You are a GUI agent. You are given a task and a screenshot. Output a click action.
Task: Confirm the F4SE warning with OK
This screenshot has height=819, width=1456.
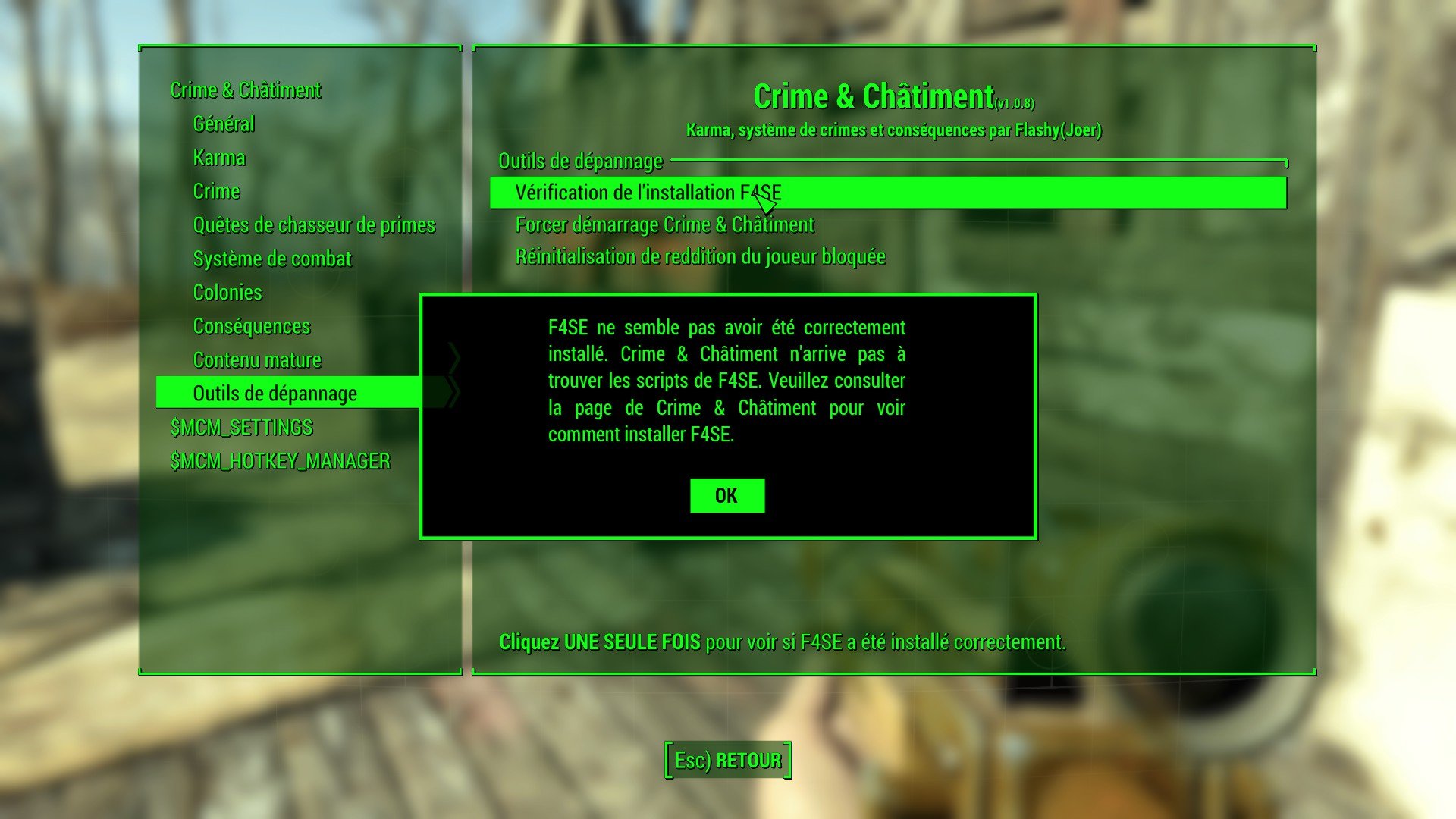pos(726,495)
